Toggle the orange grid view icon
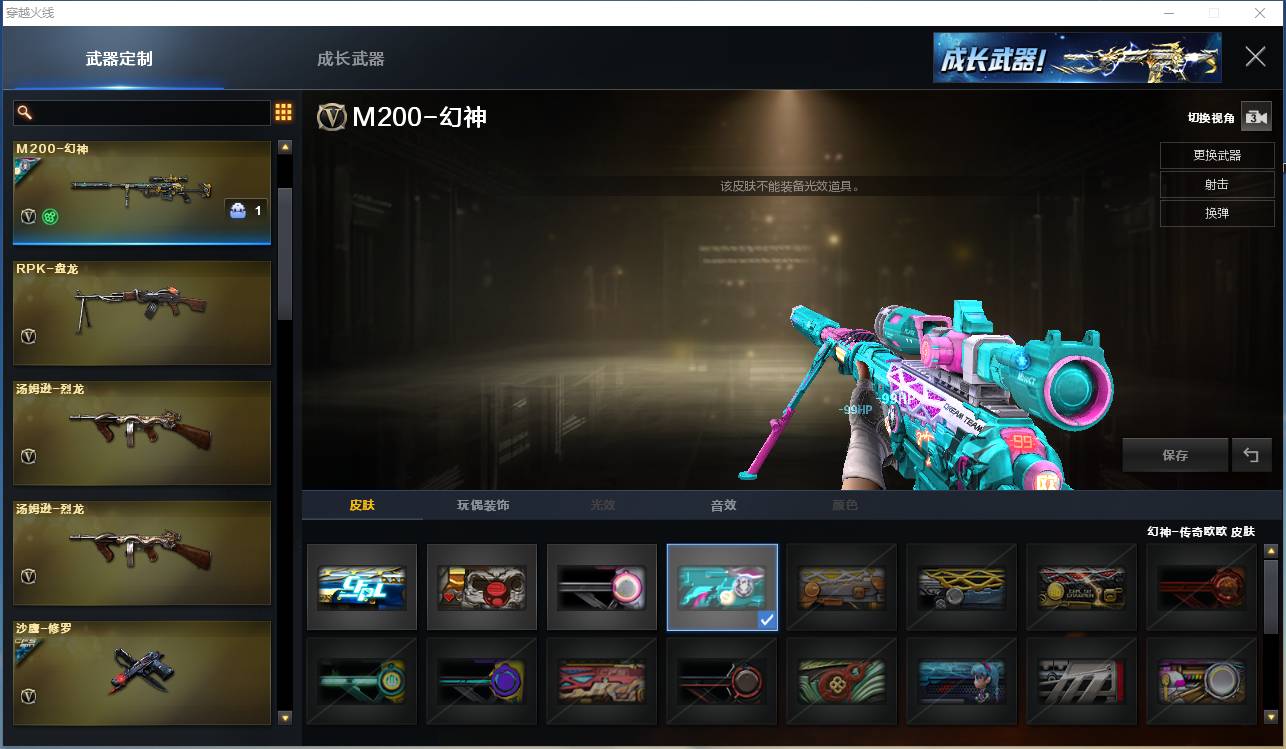Image resolution: width=1286 pixels, height=749 pixels. pyautogui.click(x=283, y=112)
